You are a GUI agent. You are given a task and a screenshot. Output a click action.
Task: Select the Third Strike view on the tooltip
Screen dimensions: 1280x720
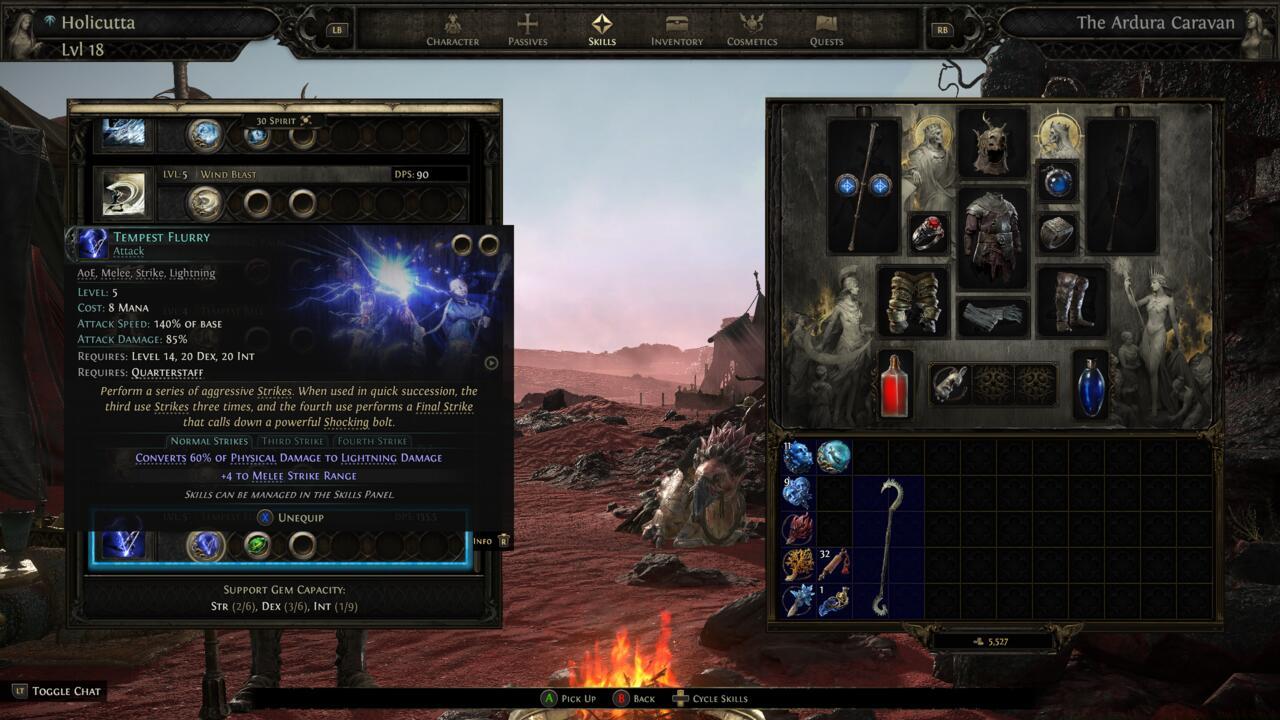[x=291, y=440]
